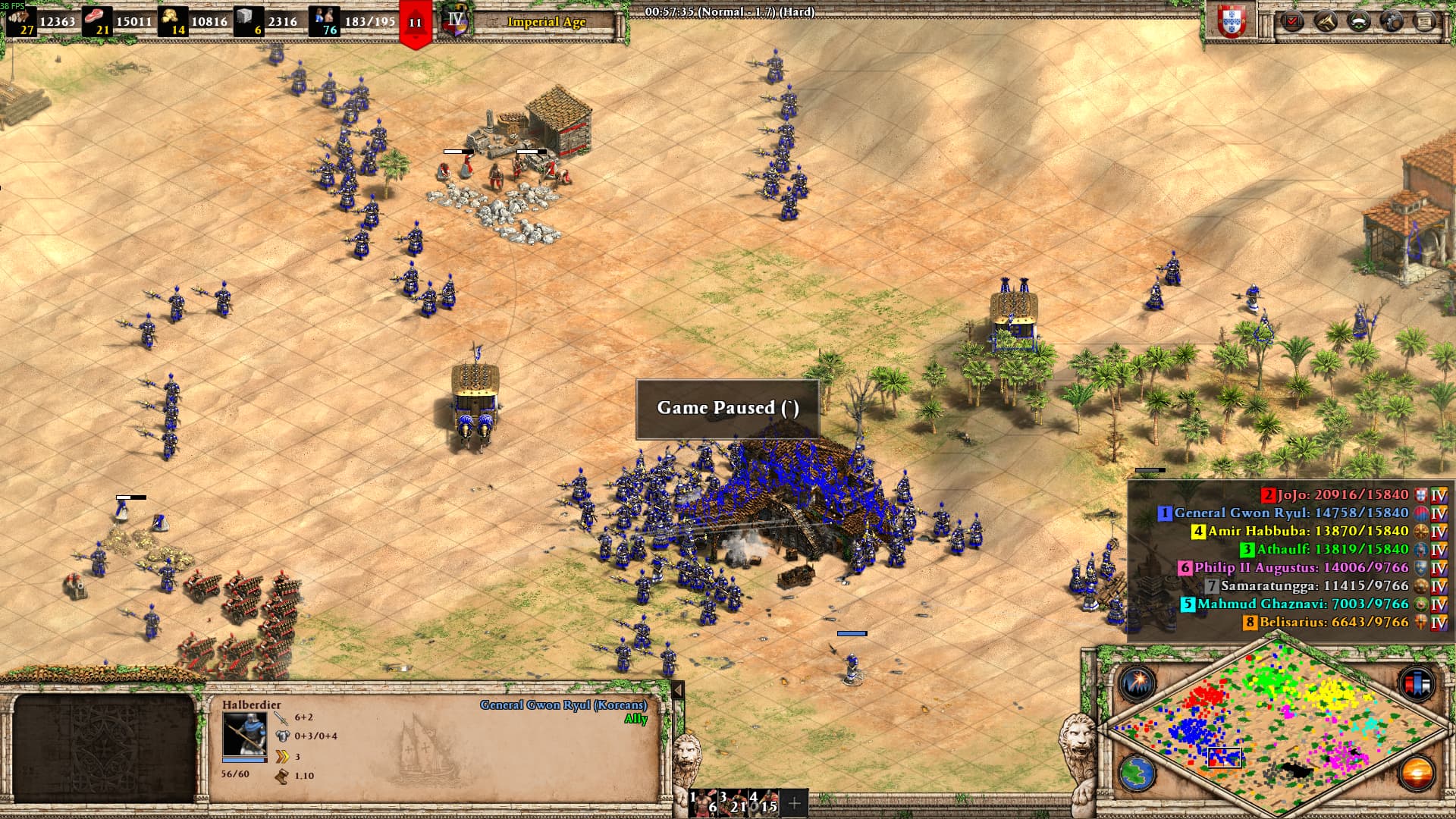1456x819 pixels.
Task: Select control group 4
Action: 764,802
